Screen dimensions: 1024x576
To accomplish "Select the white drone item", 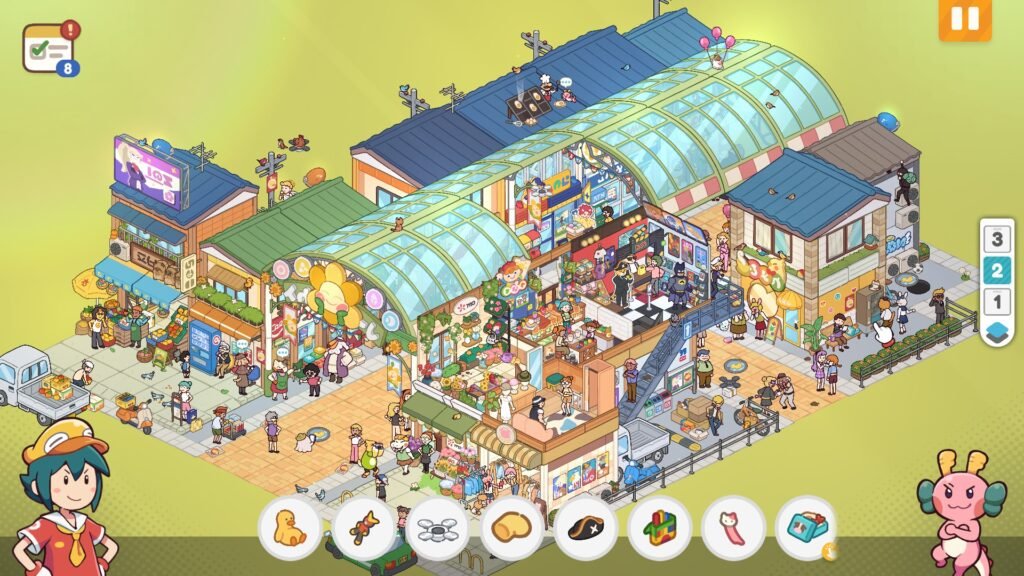I will tap(438, 528).
